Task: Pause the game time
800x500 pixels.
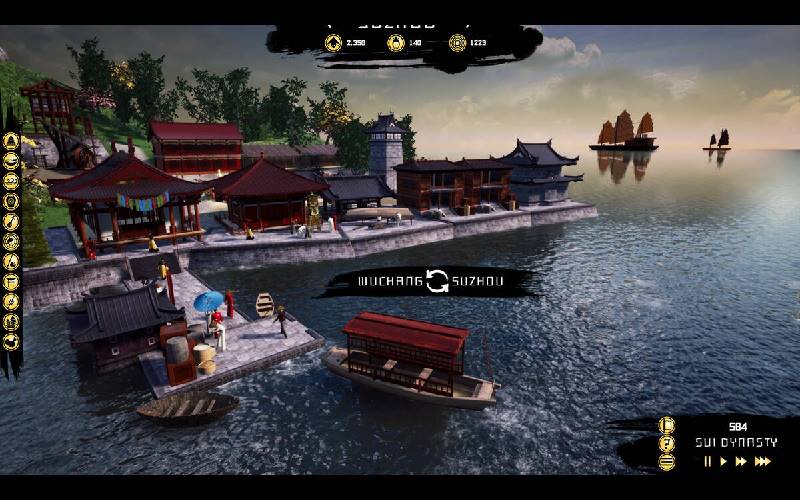Action: click(708, 461)
